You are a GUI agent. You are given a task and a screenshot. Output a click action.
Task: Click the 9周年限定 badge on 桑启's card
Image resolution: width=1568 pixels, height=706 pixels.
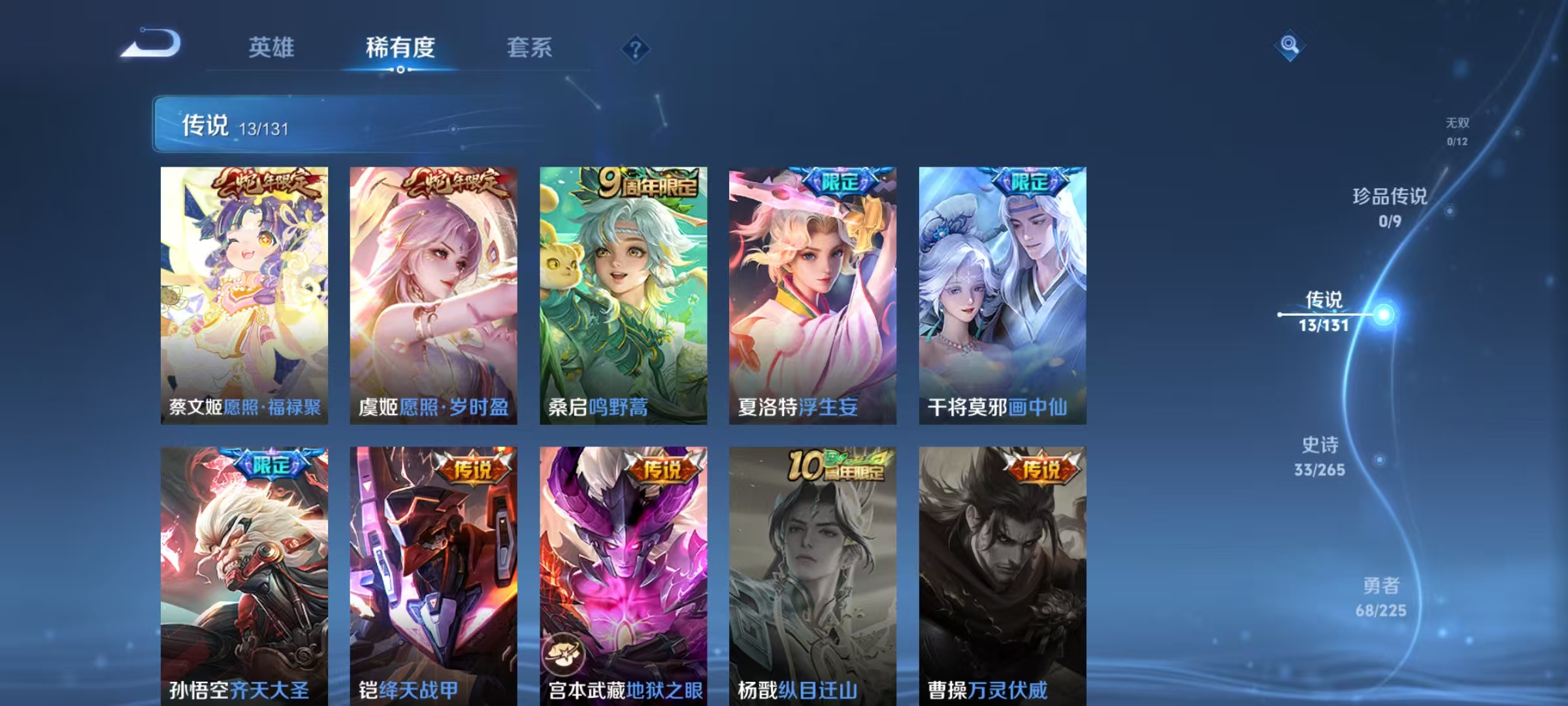tap(649, 184)
